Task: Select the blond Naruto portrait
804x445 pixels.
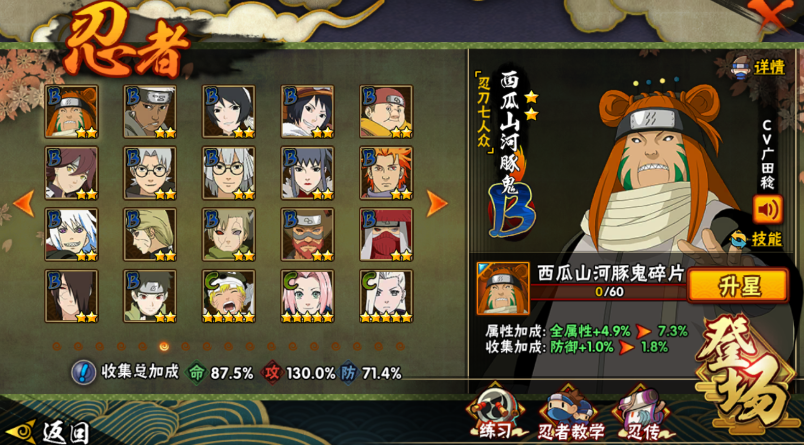Action: [228, 296]
